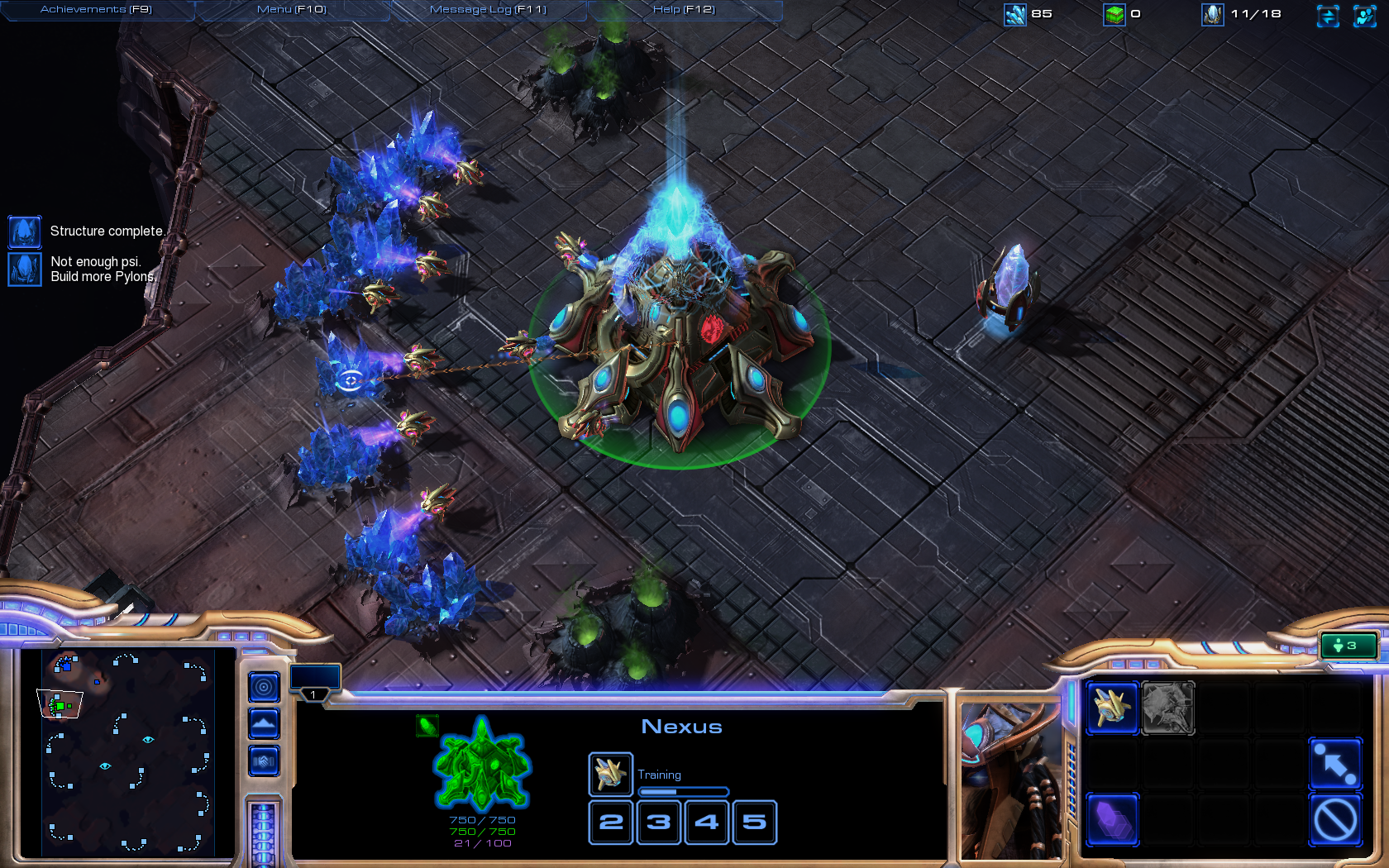Viewport: 1389px width, 868px height.
Task: Open the team/allies panel icon
Action: [1364, 16]
